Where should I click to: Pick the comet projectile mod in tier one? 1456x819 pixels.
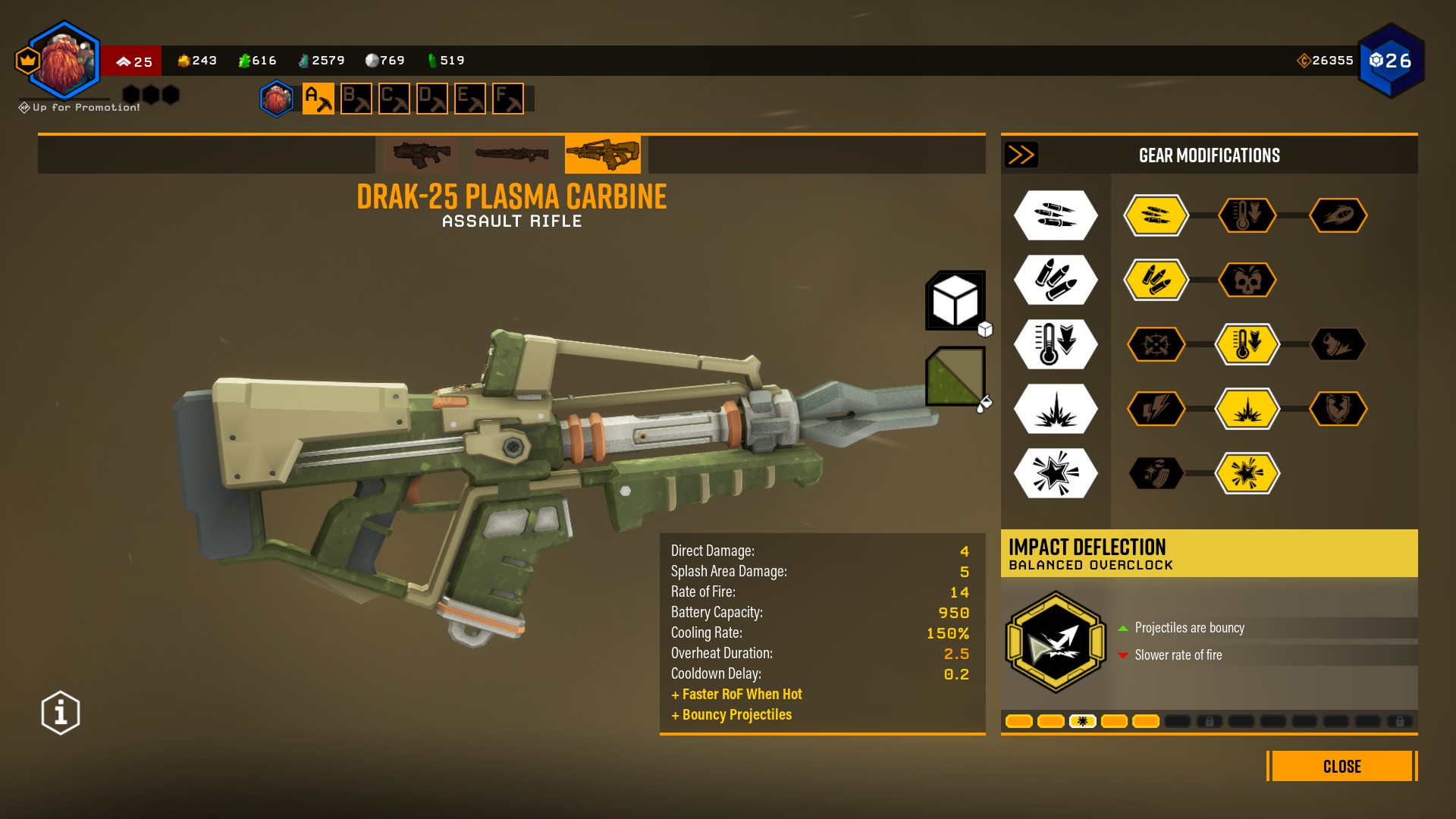pos(1338,216)
